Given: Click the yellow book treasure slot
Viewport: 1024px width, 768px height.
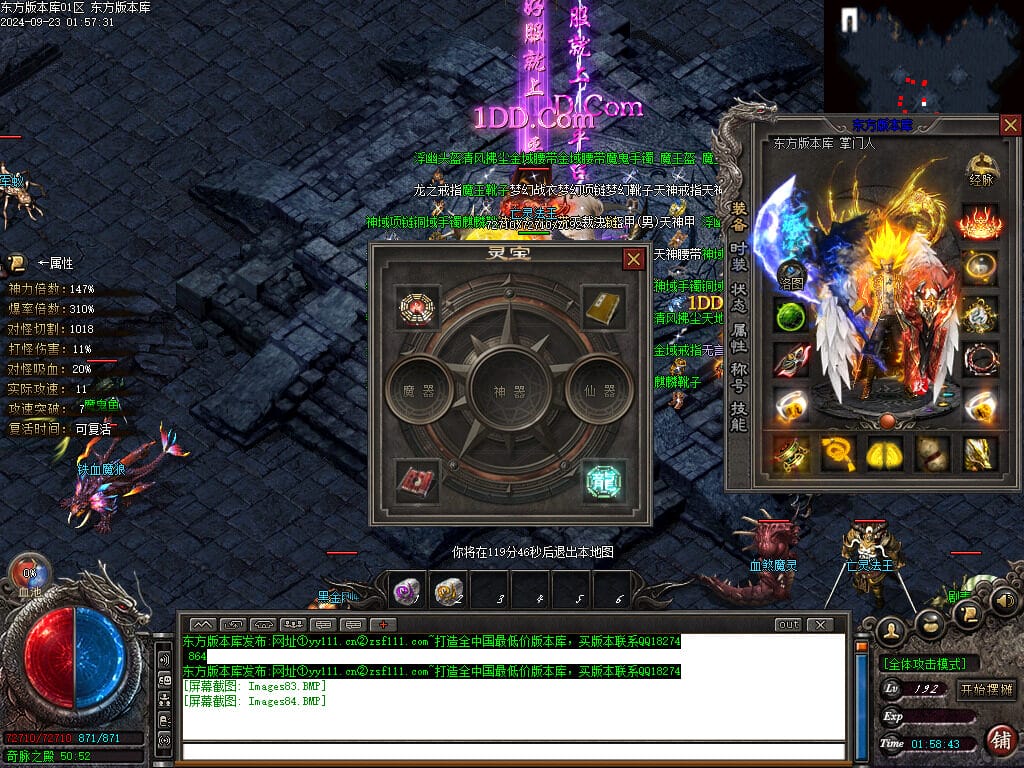Looking at the screenshot, I should coord(605,308).
